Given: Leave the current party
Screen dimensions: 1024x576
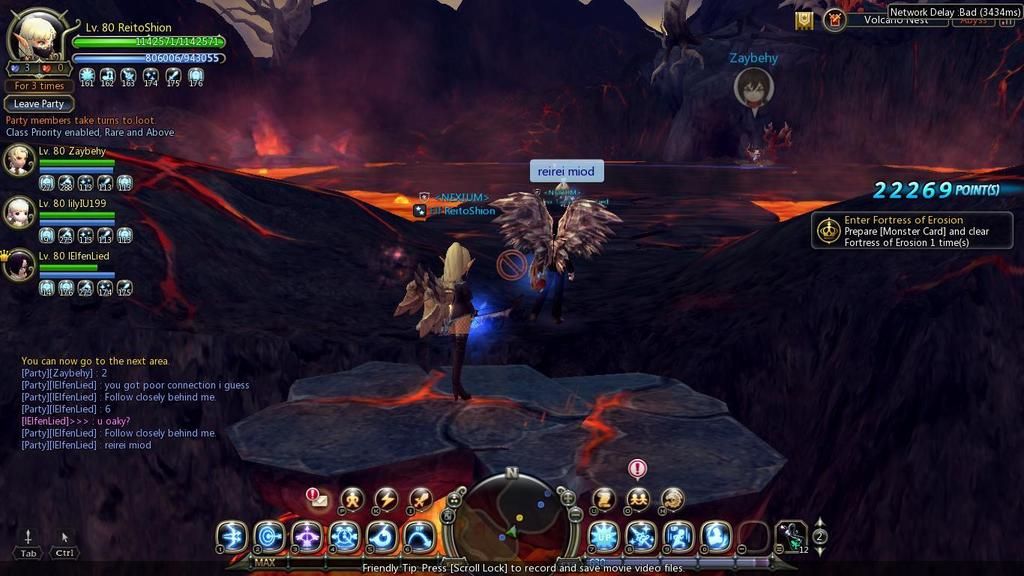Looking at the screenshot, I should point(39,104).
